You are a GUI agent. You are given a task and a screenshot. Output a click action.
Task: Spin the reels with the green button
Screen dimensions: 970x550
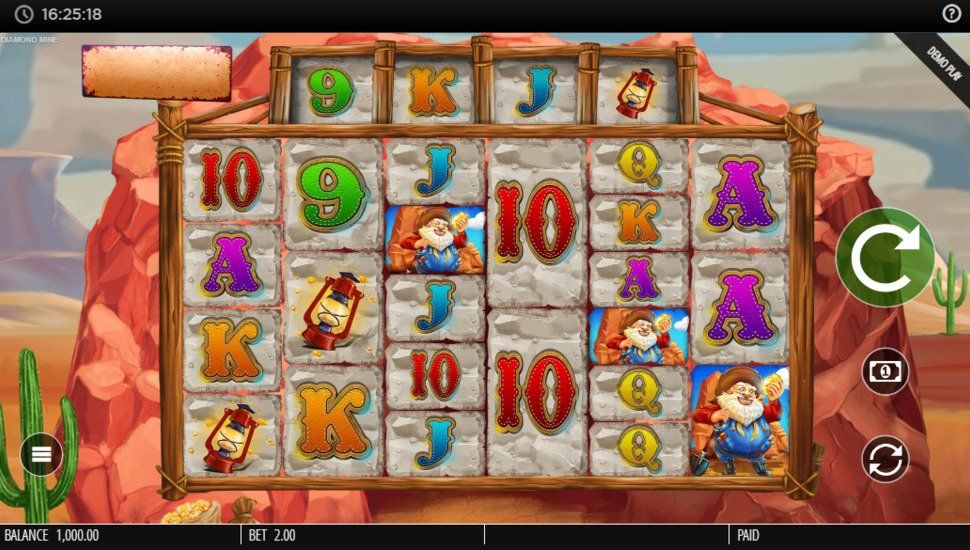[885, 257]
